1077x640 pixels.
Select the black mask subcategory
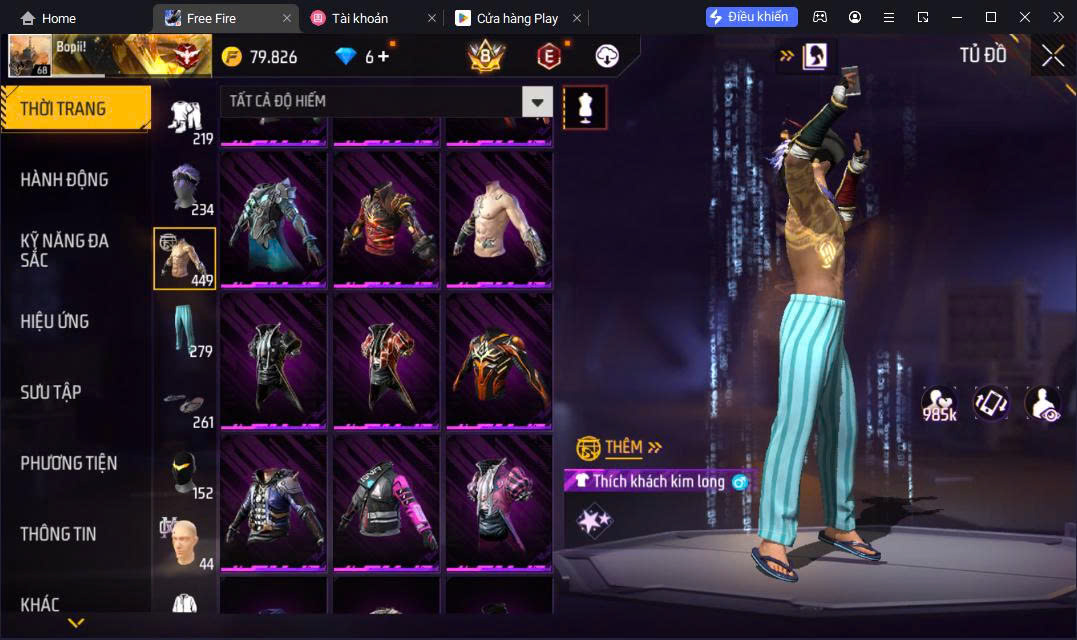[184, 473]
